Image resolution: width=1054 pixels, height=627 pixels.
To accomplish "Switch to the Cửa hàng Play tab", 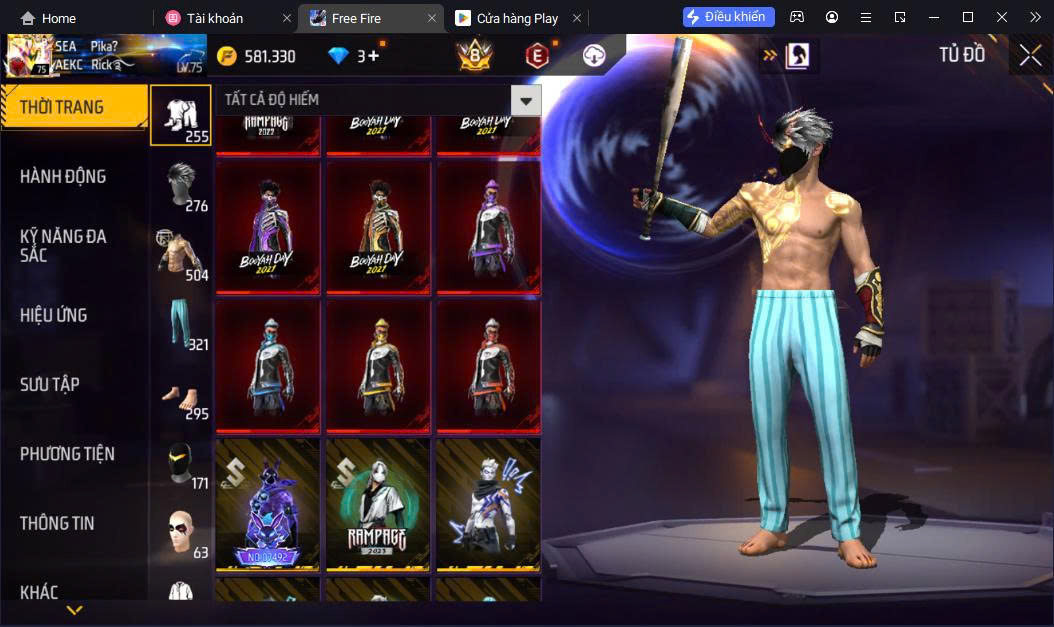I will click(x=508, y=18).
